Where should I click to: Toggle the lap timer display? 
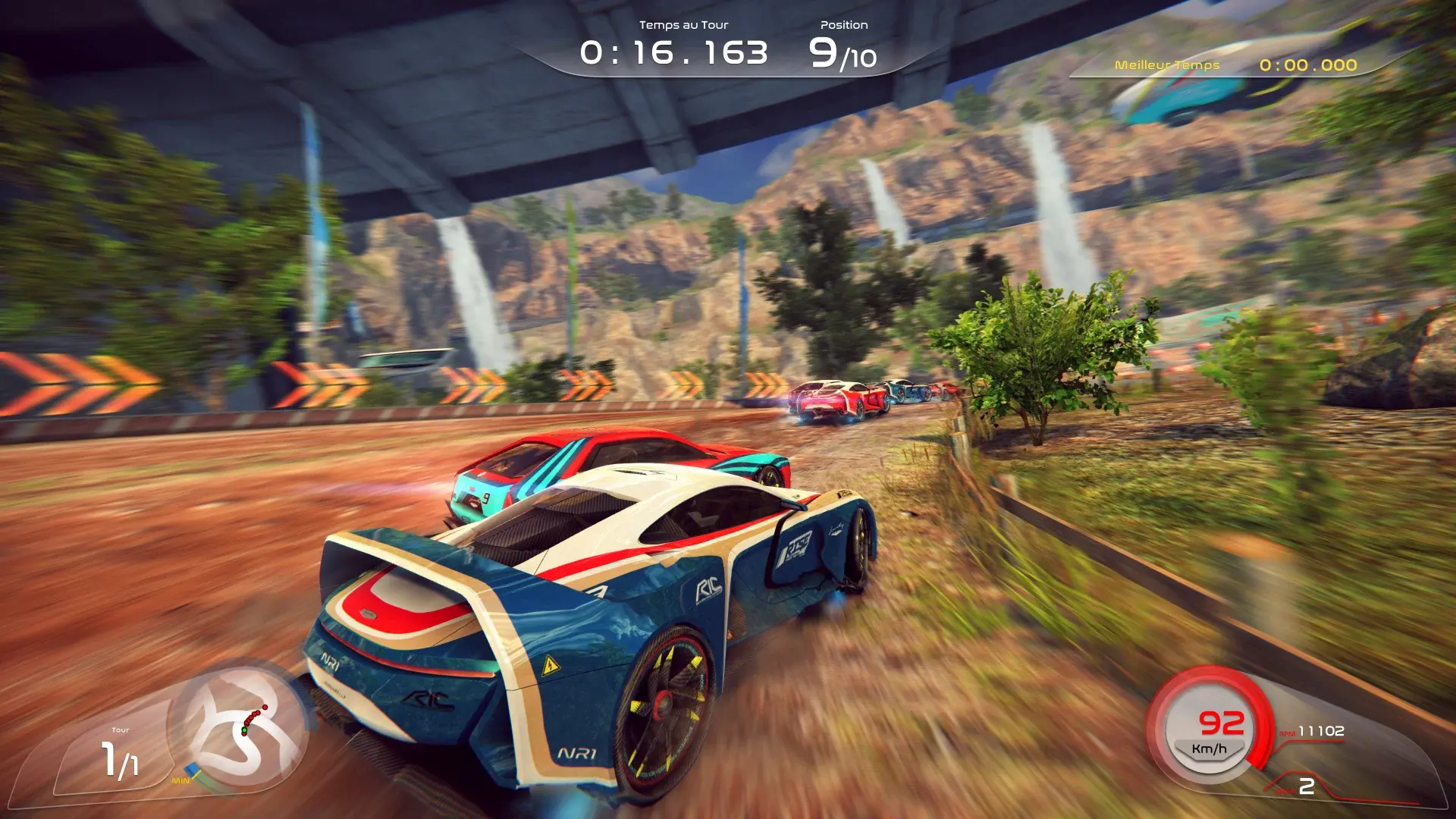[x=673, y=52]
